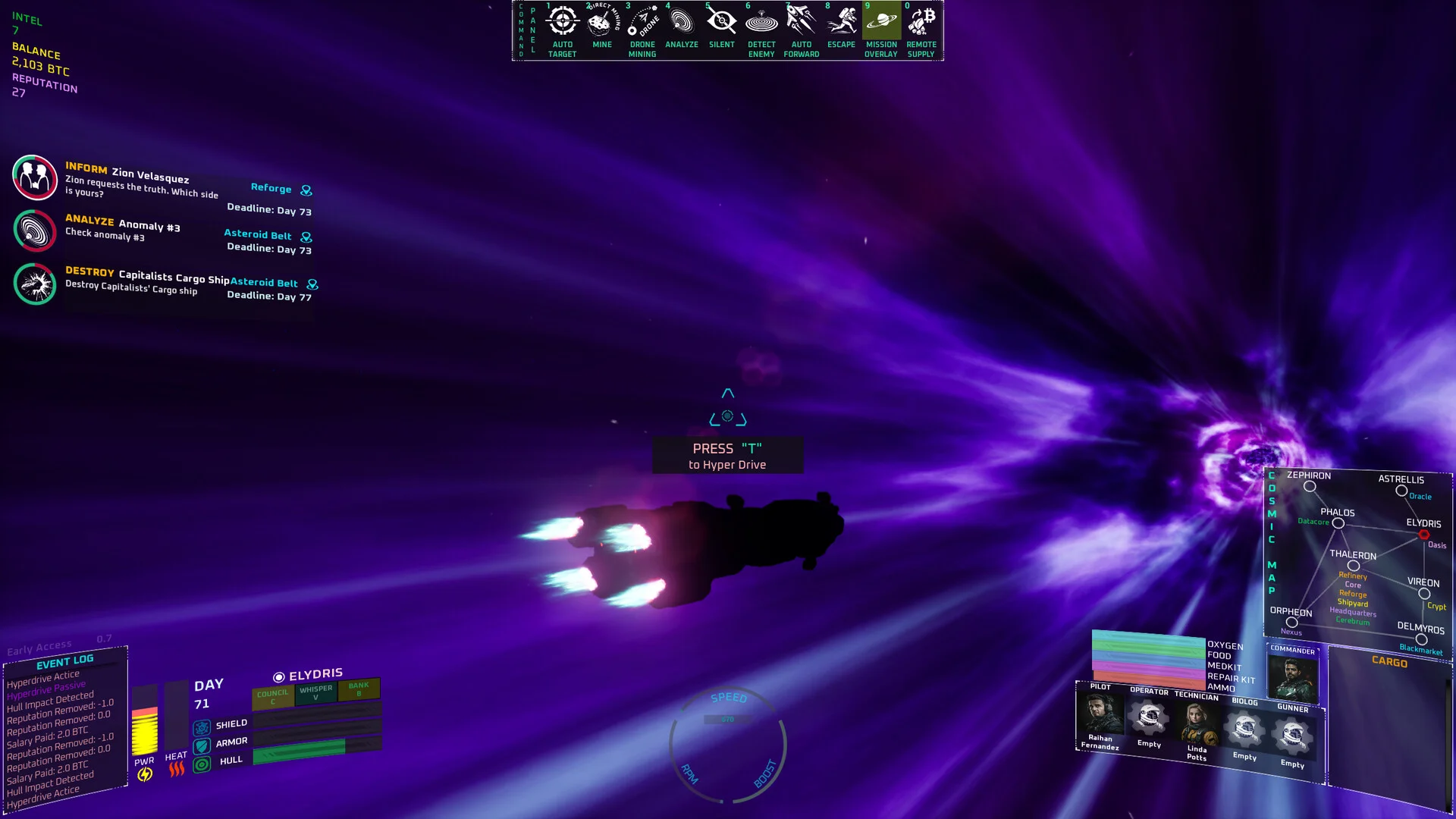
Task: Select Zephiron node on the cosmic map
Action: (x=1310, y=487)
